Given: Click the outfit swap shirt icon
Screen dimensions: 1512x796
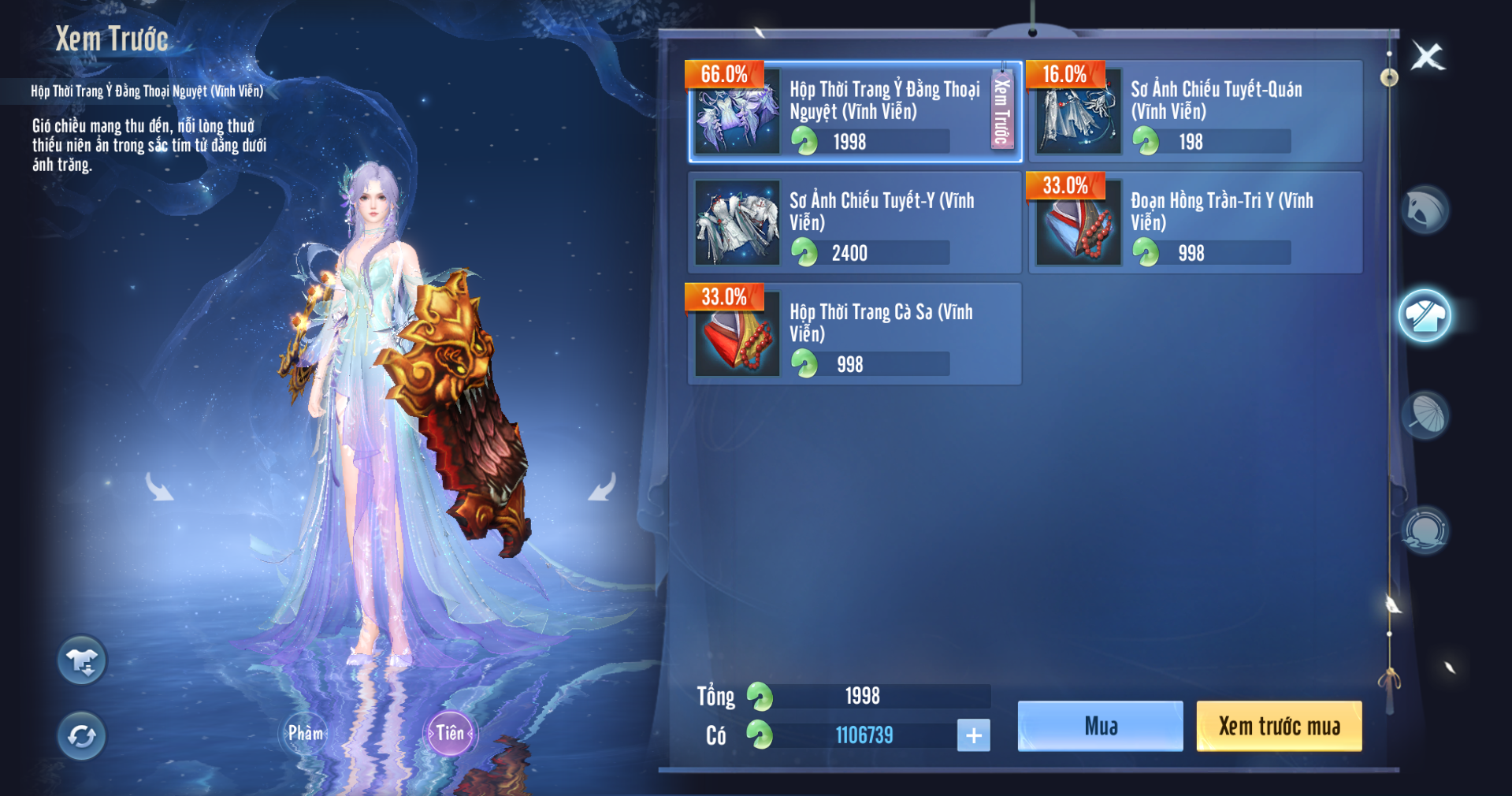Looking at the screenshot, I should click(x=82, y=660).
